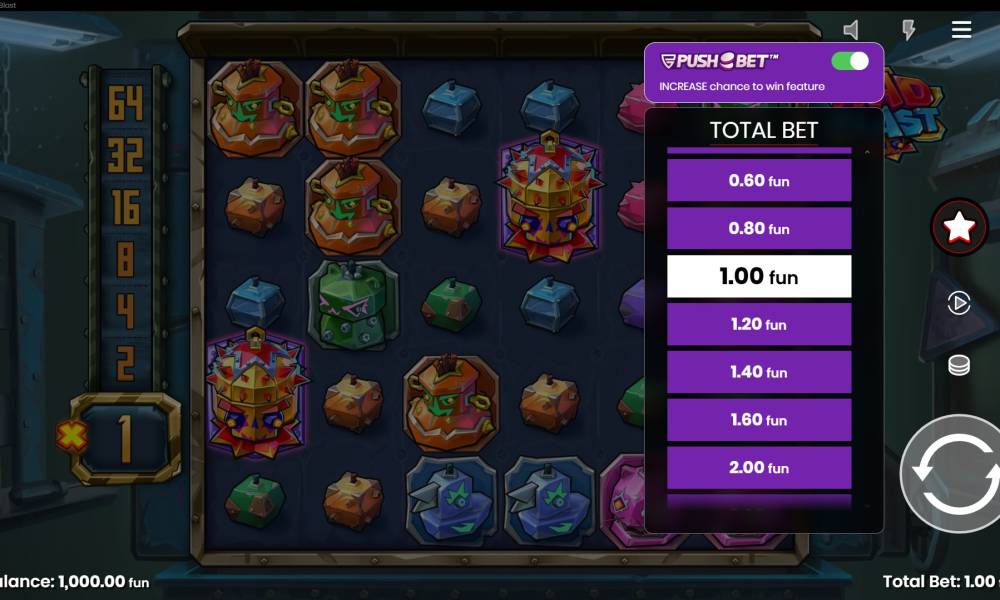This screenshot has width=1000, height=600.
Task: Mute sound with the speaker icon
Action: pyautogui.click(x=851, y=30)
